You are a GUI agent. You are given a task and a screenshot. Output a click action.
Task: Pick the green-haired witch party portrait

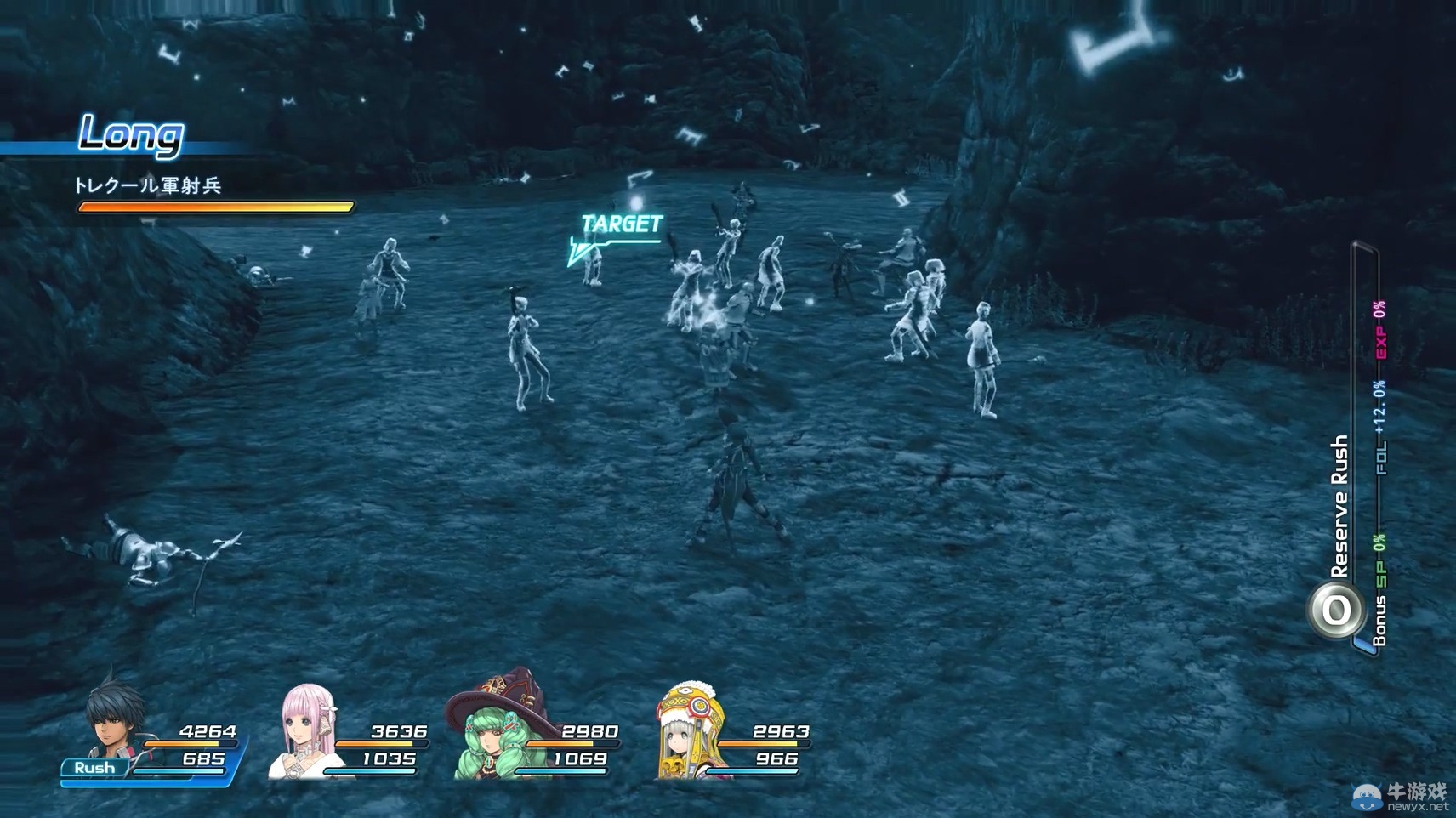498,728
